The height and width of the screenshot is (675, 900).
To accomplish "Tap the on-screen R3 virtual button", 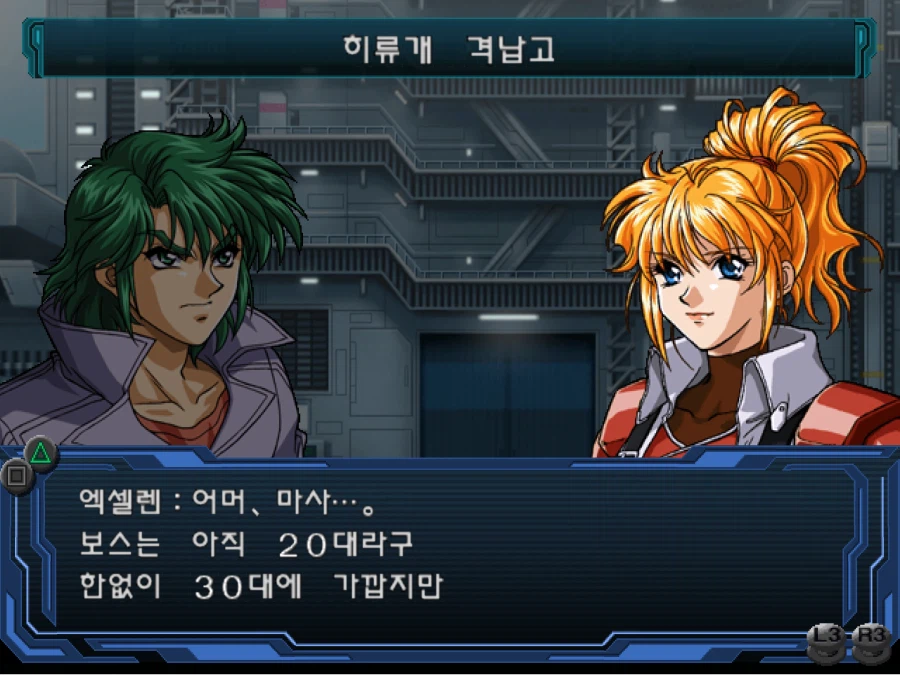I will (x=871, y=641).
